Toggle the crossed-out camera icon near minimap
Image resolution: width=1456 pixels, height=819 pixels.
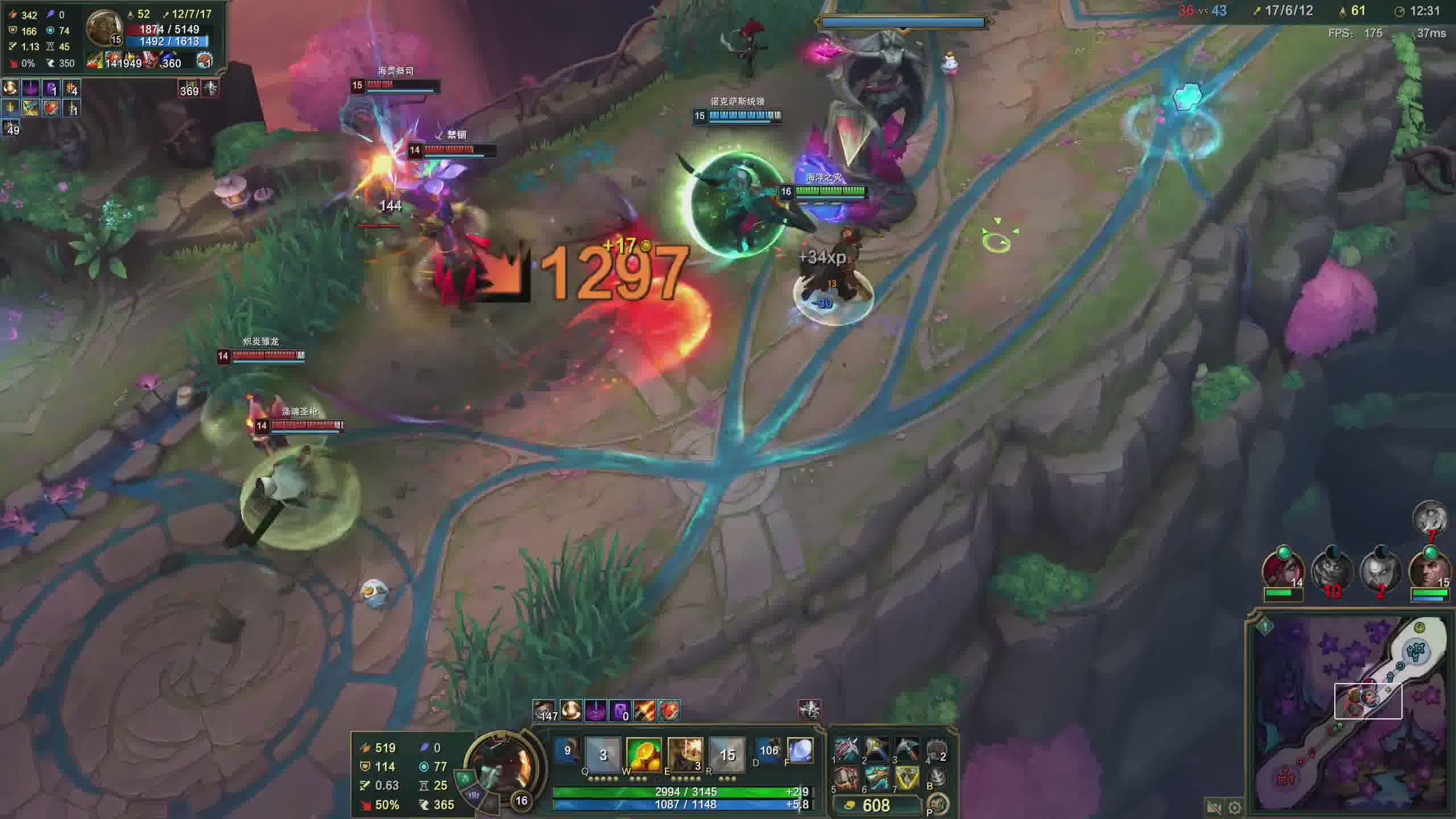1213,808
